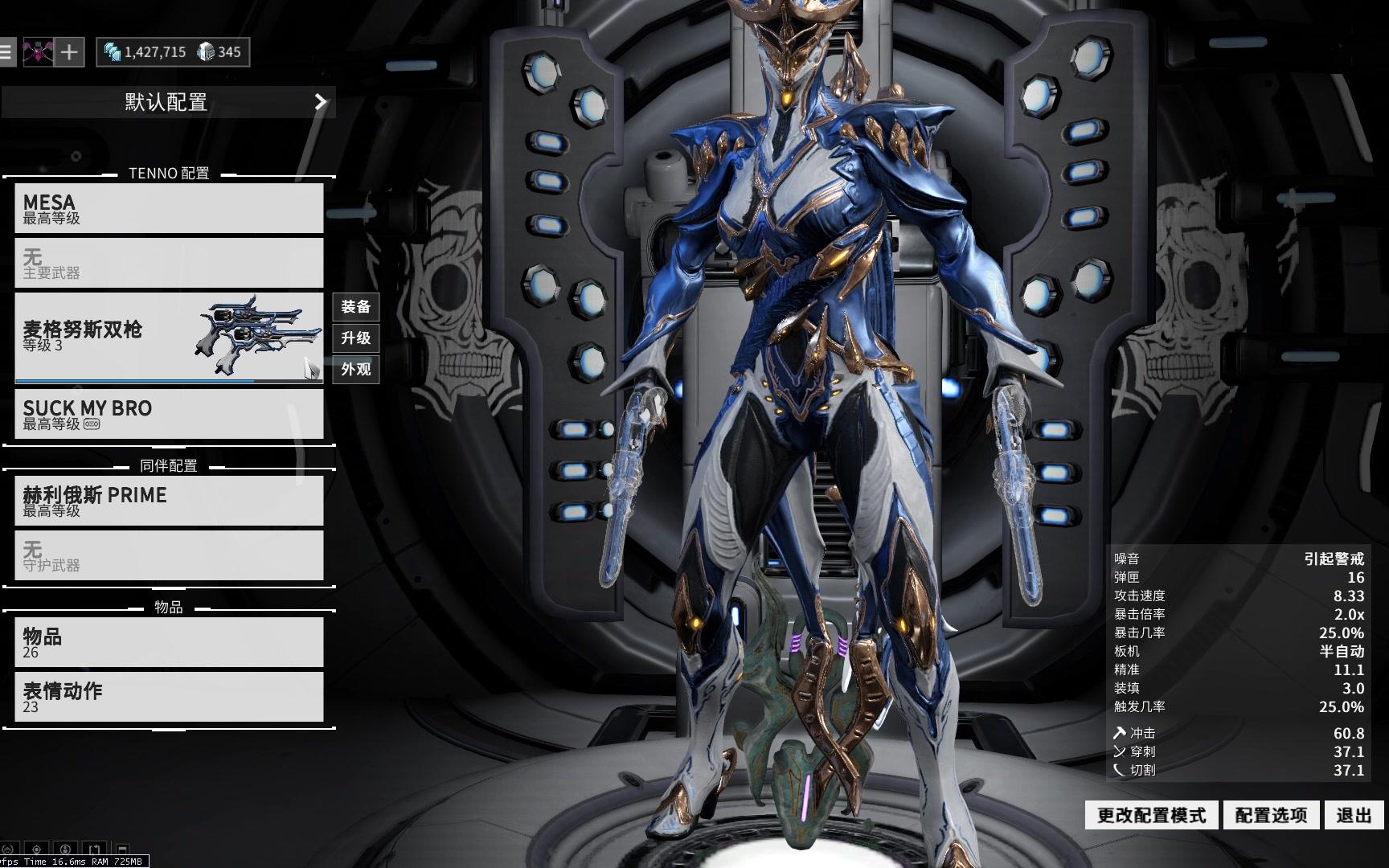Screen dimensions: 1389x868
Task: Select the empty 守护武器 slot
Action: (x=169, y=555)
